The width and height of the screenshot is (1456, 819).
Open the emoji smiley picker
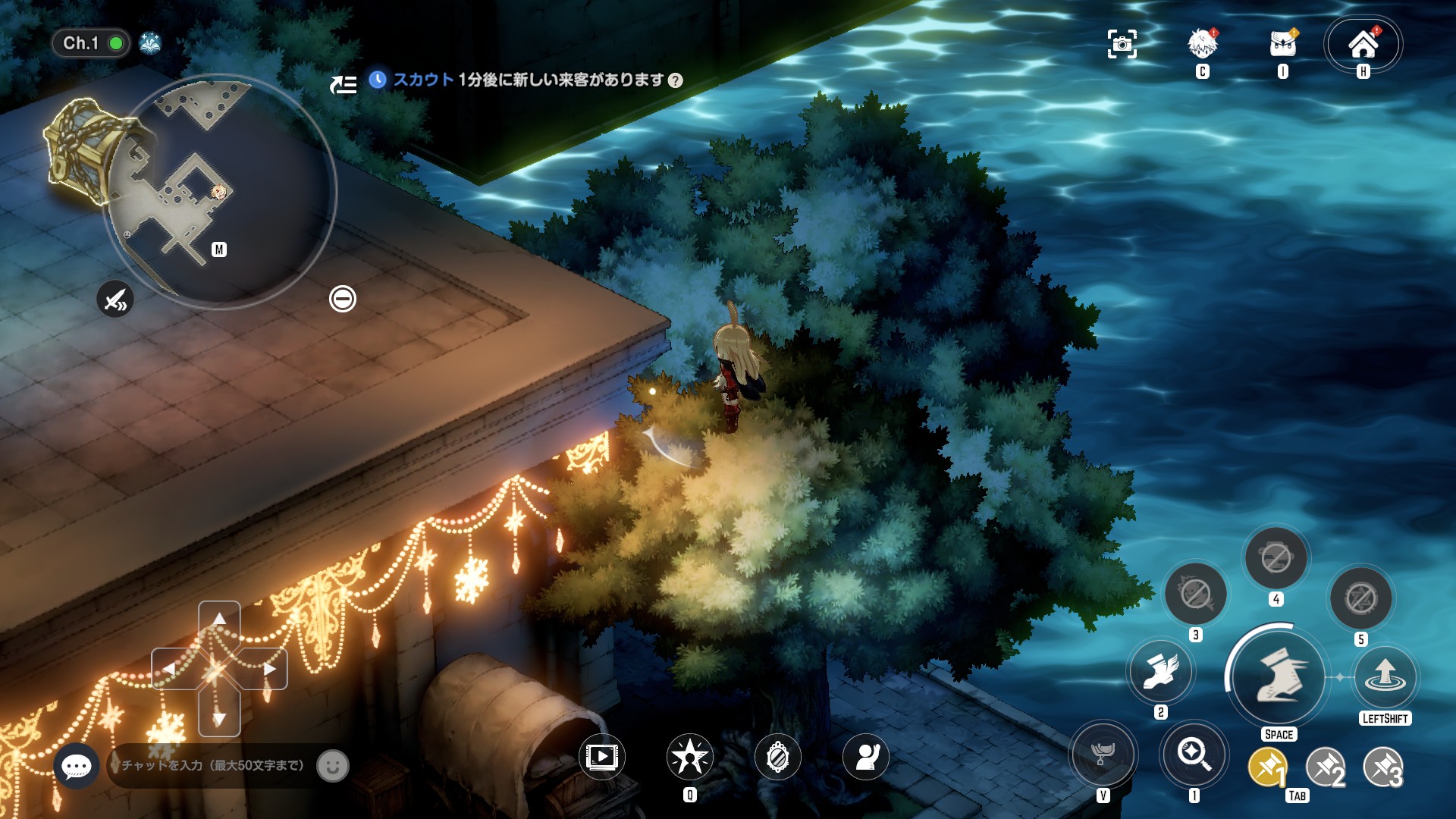coord(332,766)
